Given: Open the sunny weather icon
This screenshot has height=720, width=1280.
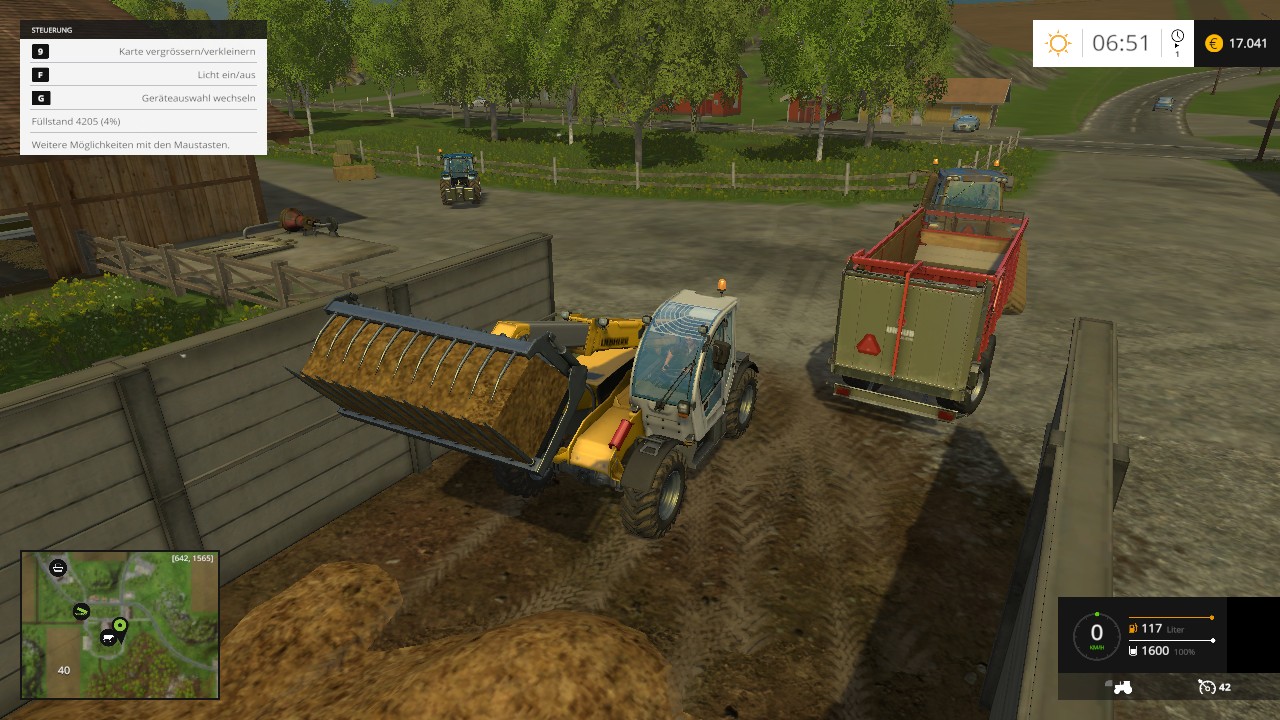Looking at the screenshot, I should [1057, 43].
